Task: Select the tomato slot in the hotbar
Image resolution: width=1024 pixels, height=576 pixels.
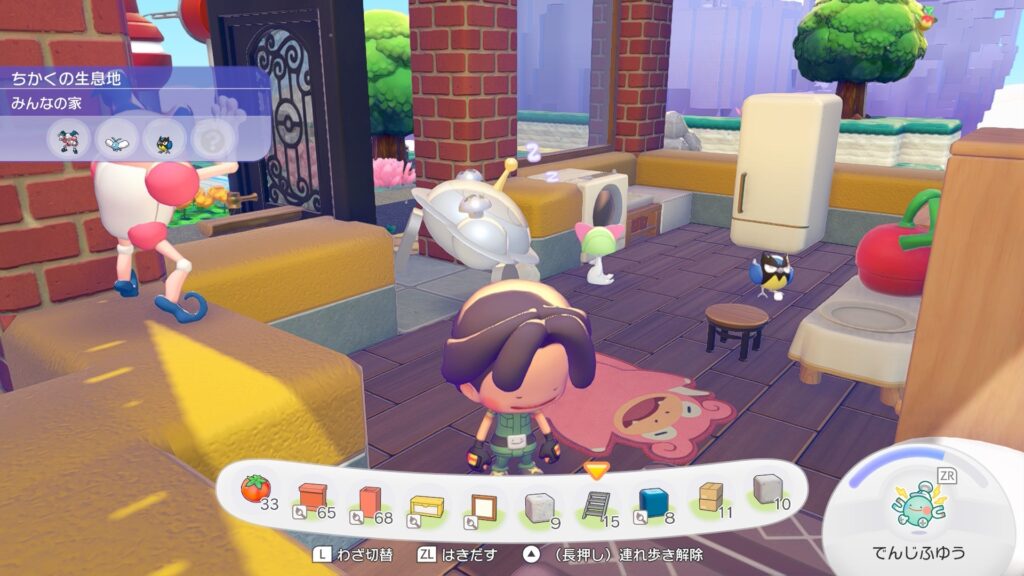Action: tap(256, 490)
